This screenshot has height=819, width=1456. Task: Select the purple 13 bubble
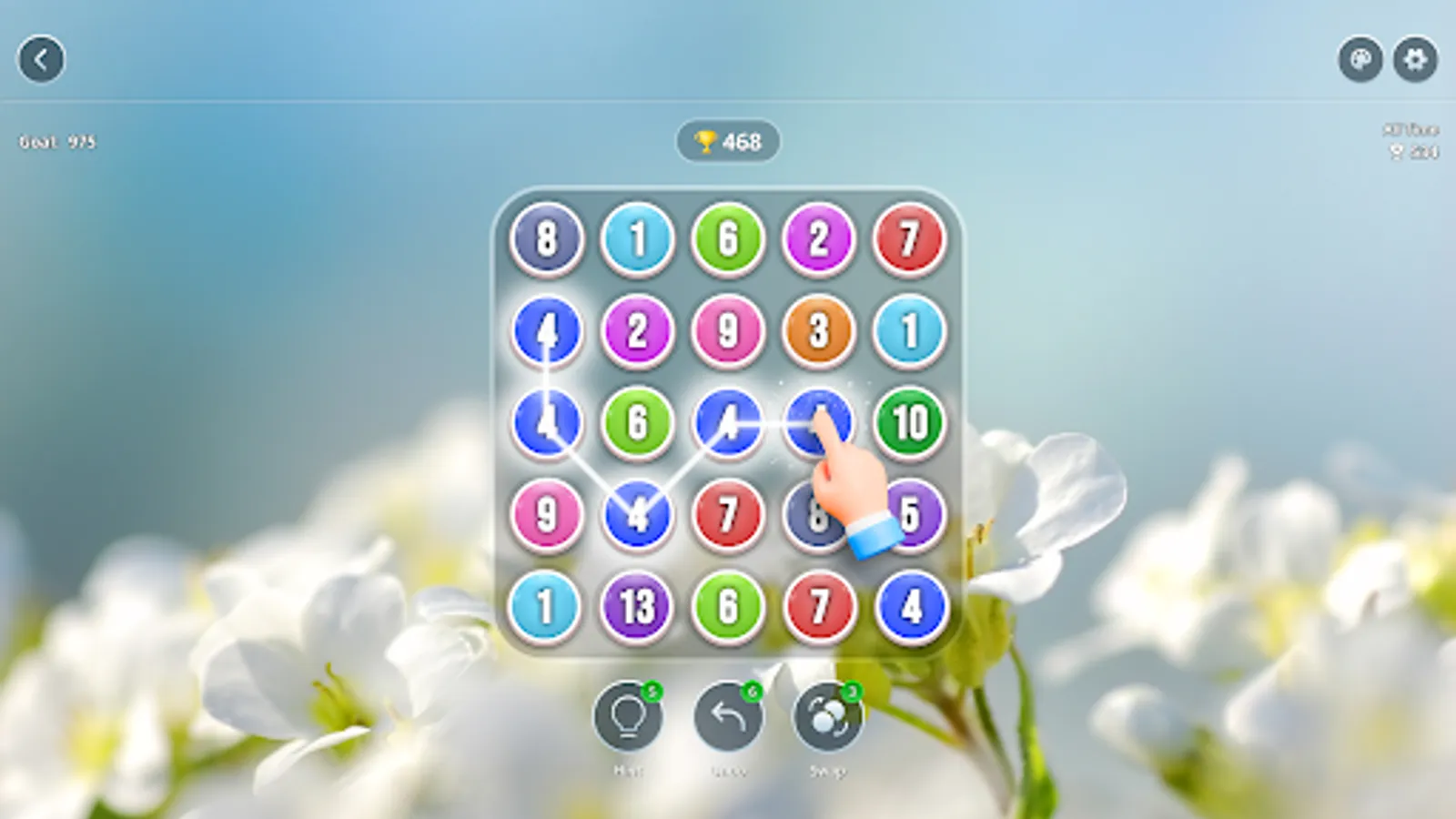(x=638, y=604)
